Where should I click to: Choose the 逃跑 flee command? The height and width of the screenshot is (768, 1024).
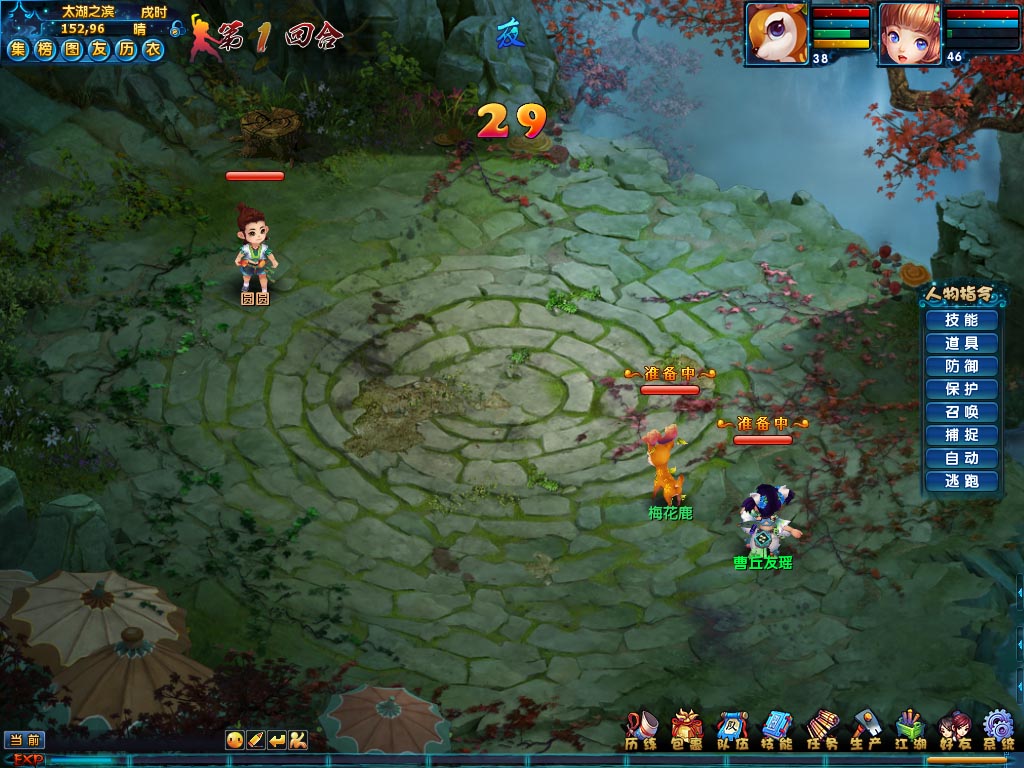pyautogui.click(x=960, y=481)
